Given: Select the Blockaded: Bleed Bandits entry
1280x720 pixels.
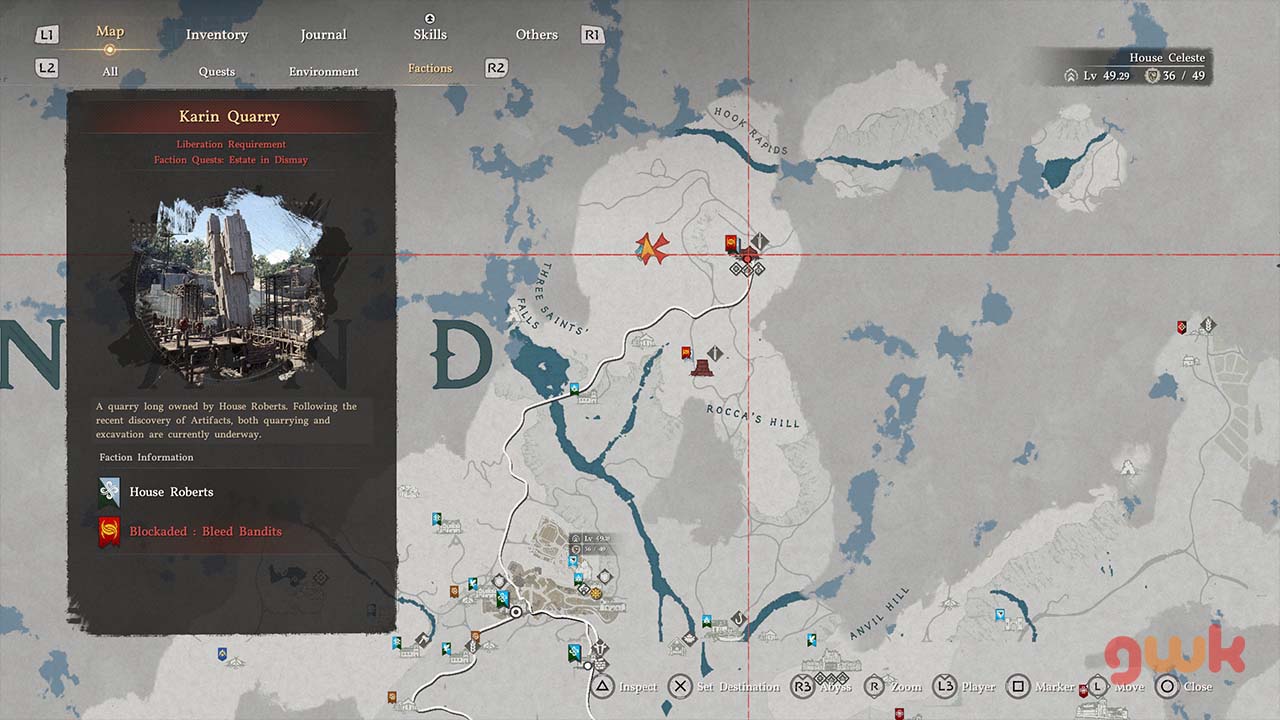Looking at the screenshot, I should 205,532.
